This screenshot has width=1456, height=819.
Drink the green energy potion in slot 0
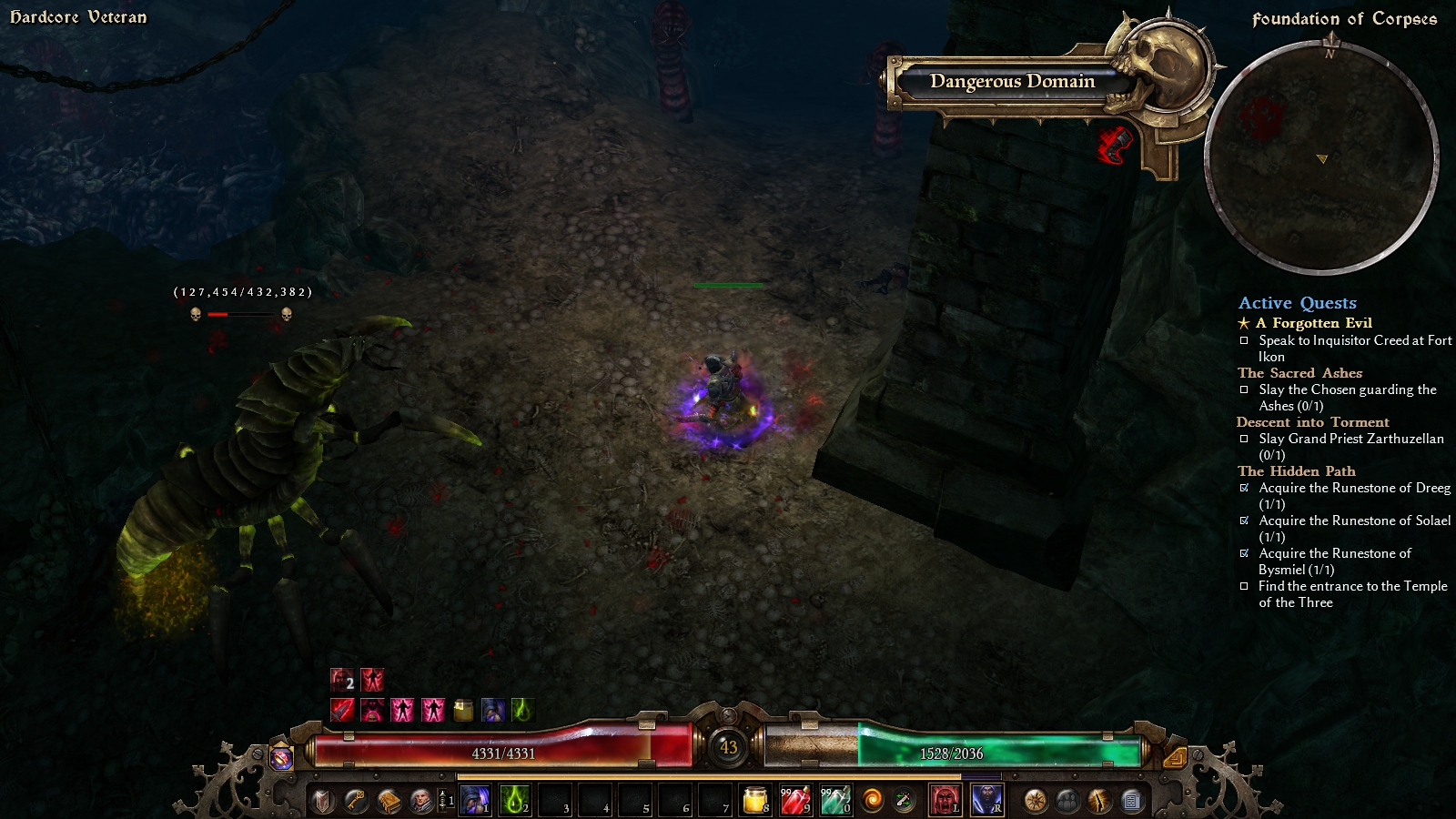835,801
